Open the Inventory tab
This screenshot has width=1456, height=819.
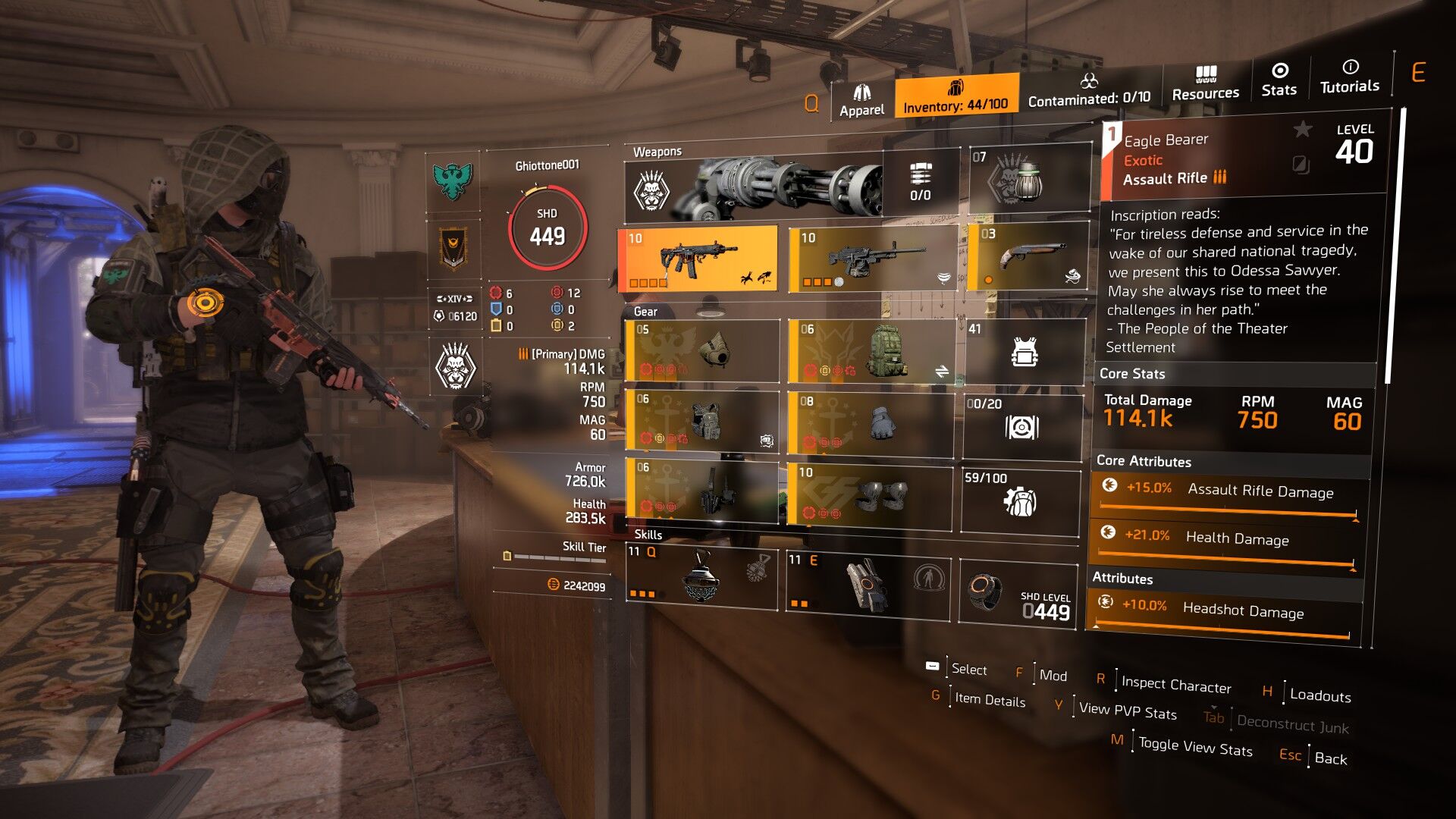coord(955,96)
